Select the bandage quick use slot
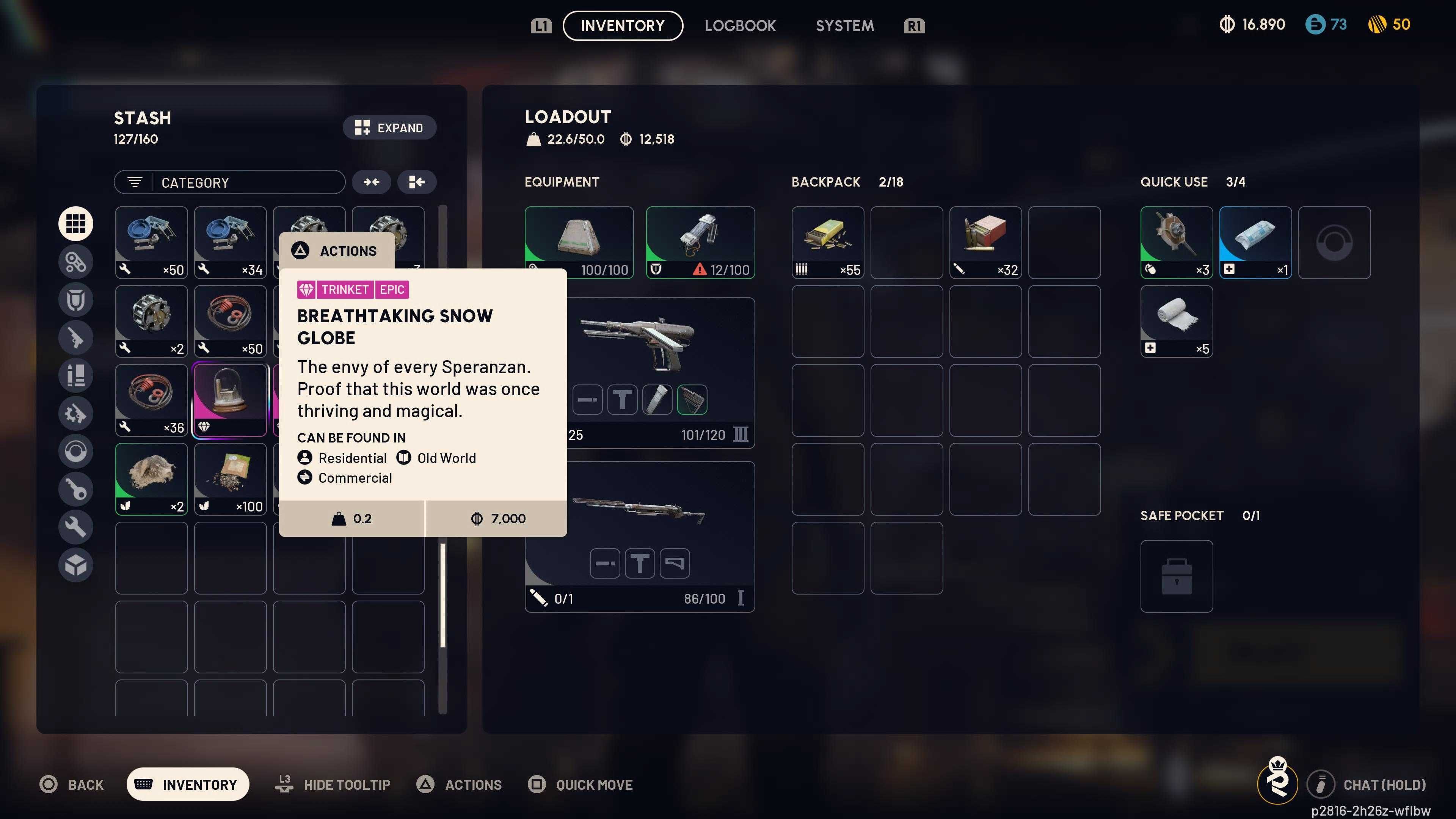This screenshot has width=1456, height=819. (x=1176, y=321)
